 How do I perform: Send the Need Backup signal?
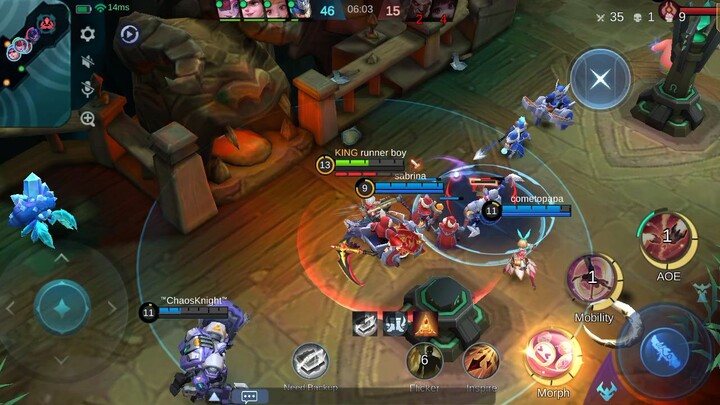(310, 362)
